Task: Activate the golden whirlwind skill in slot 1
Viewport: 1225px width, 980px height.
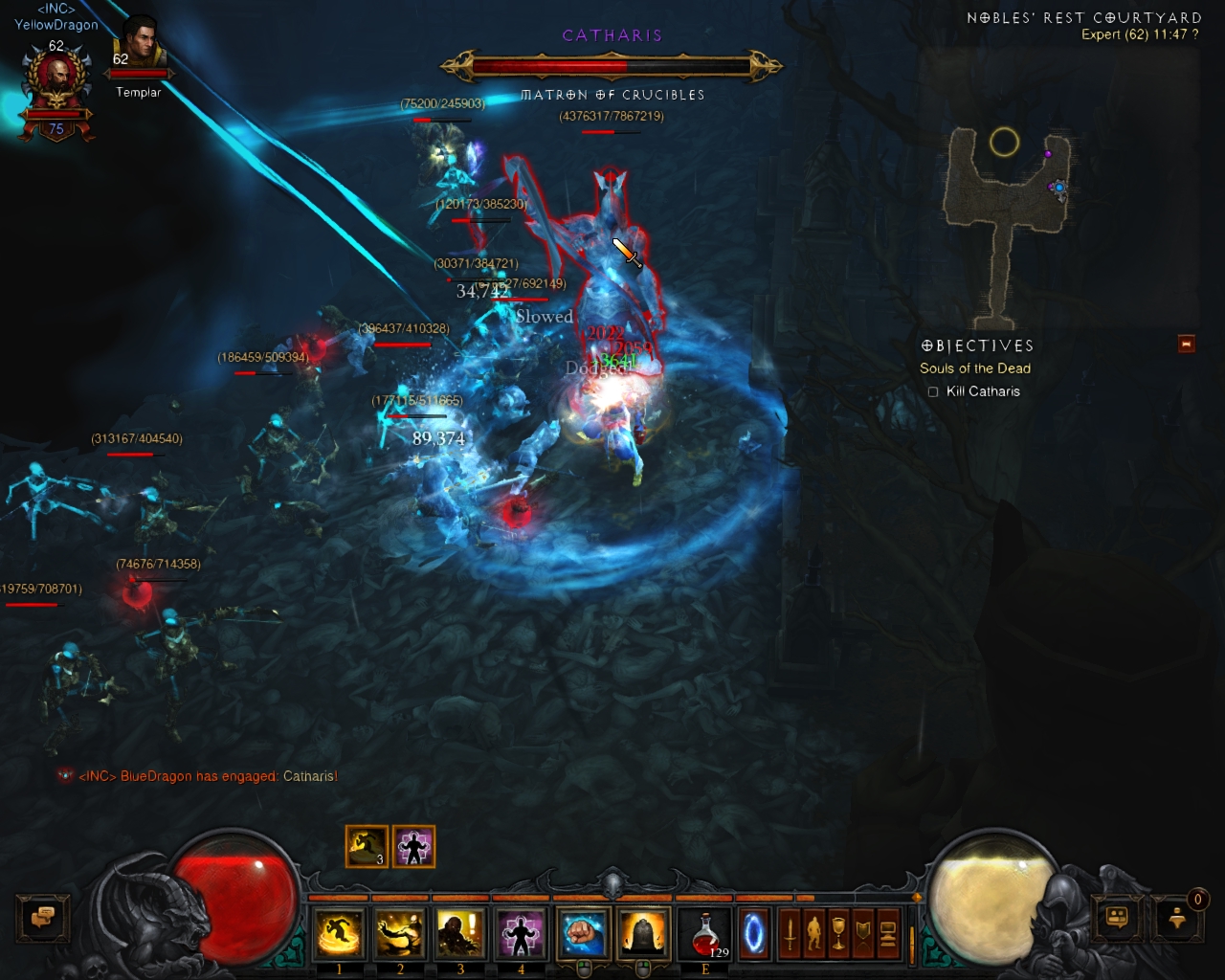Action: [x=339, y=933]
